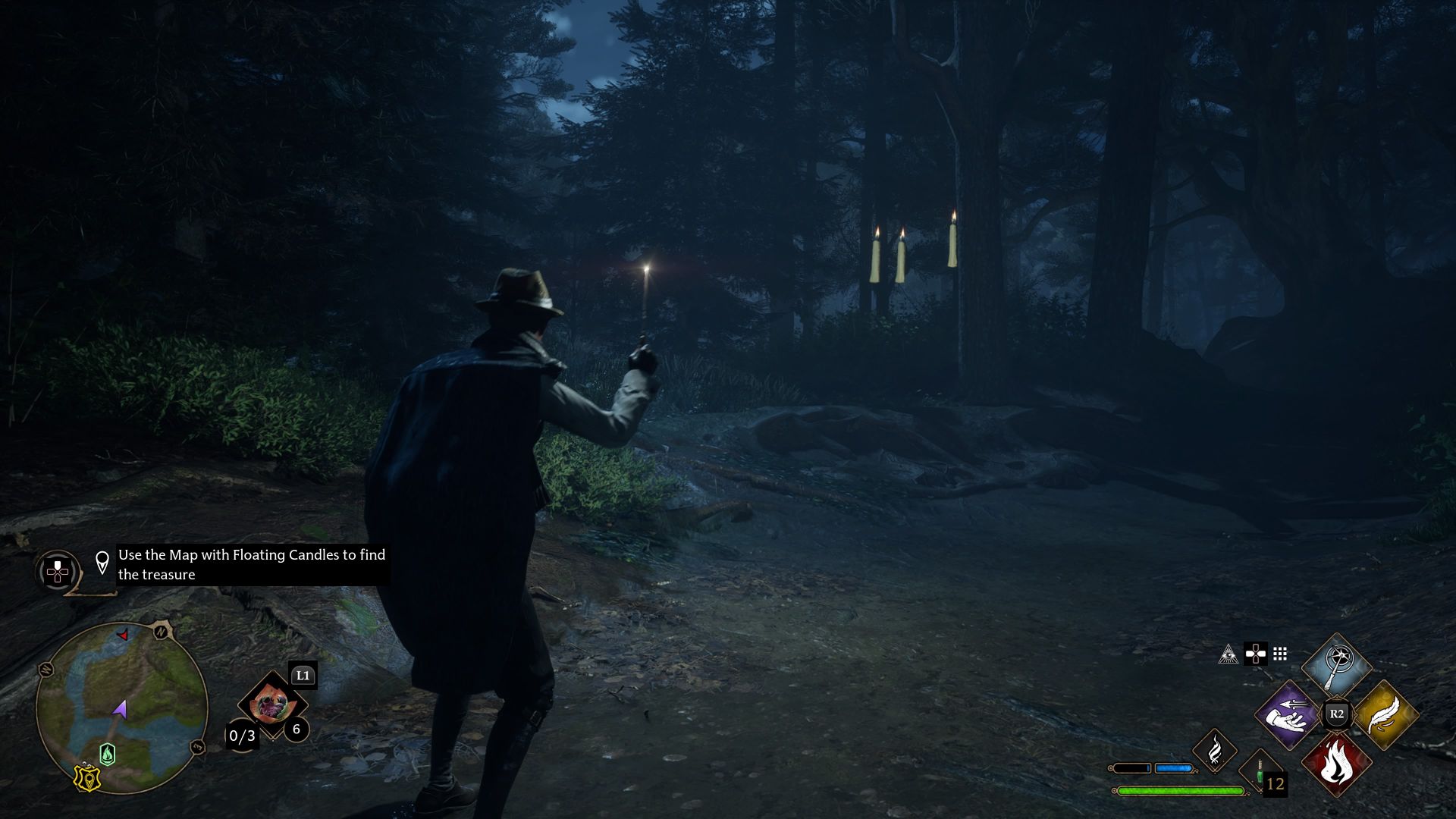1456x819 pixels.
Task: Open the floating candles treasure objective
Action: click(252, 565)
